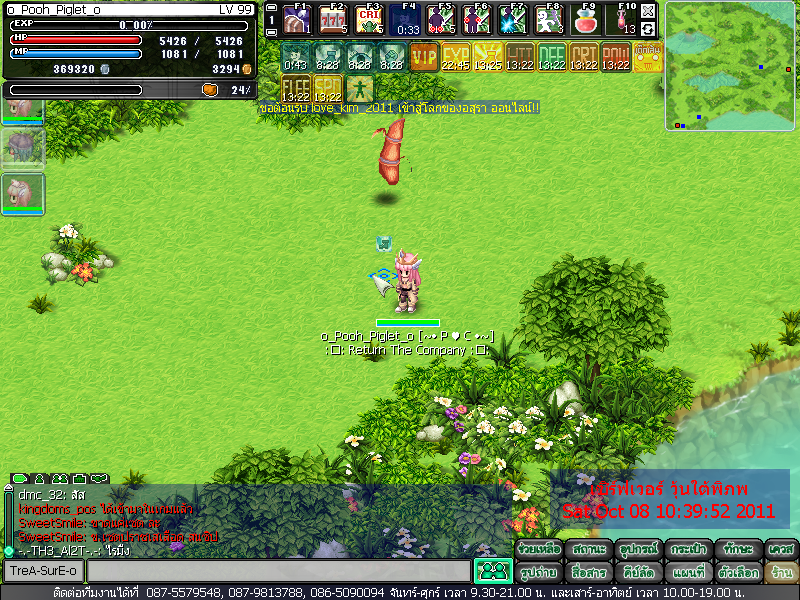Select the TreA-SurE-o chat channel button
This screenshot has width=800, height=600.
click(x=43, y=571)
